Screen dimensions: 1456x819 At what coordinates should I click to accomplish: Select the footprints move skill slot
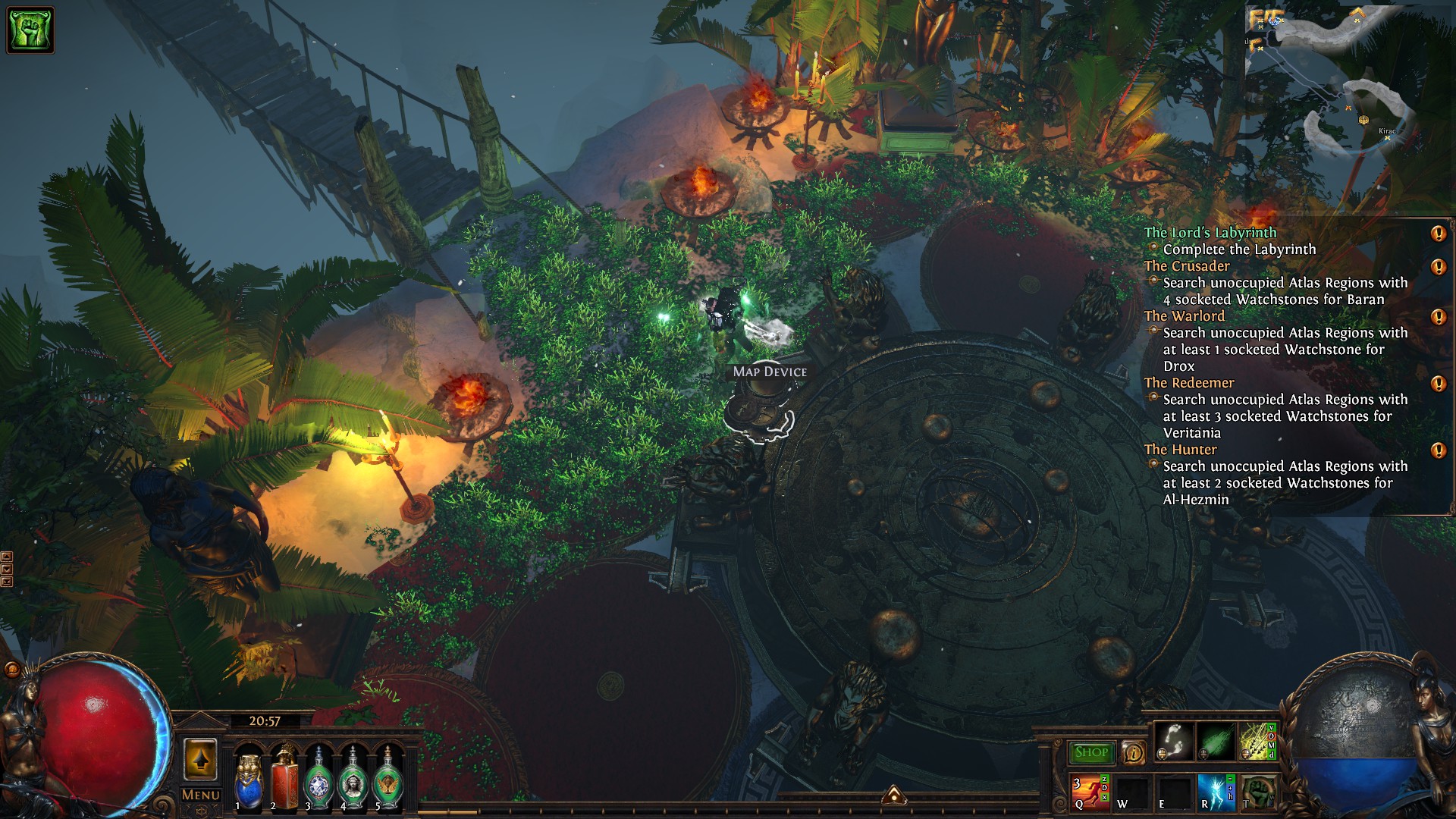tap(1174, 741)
